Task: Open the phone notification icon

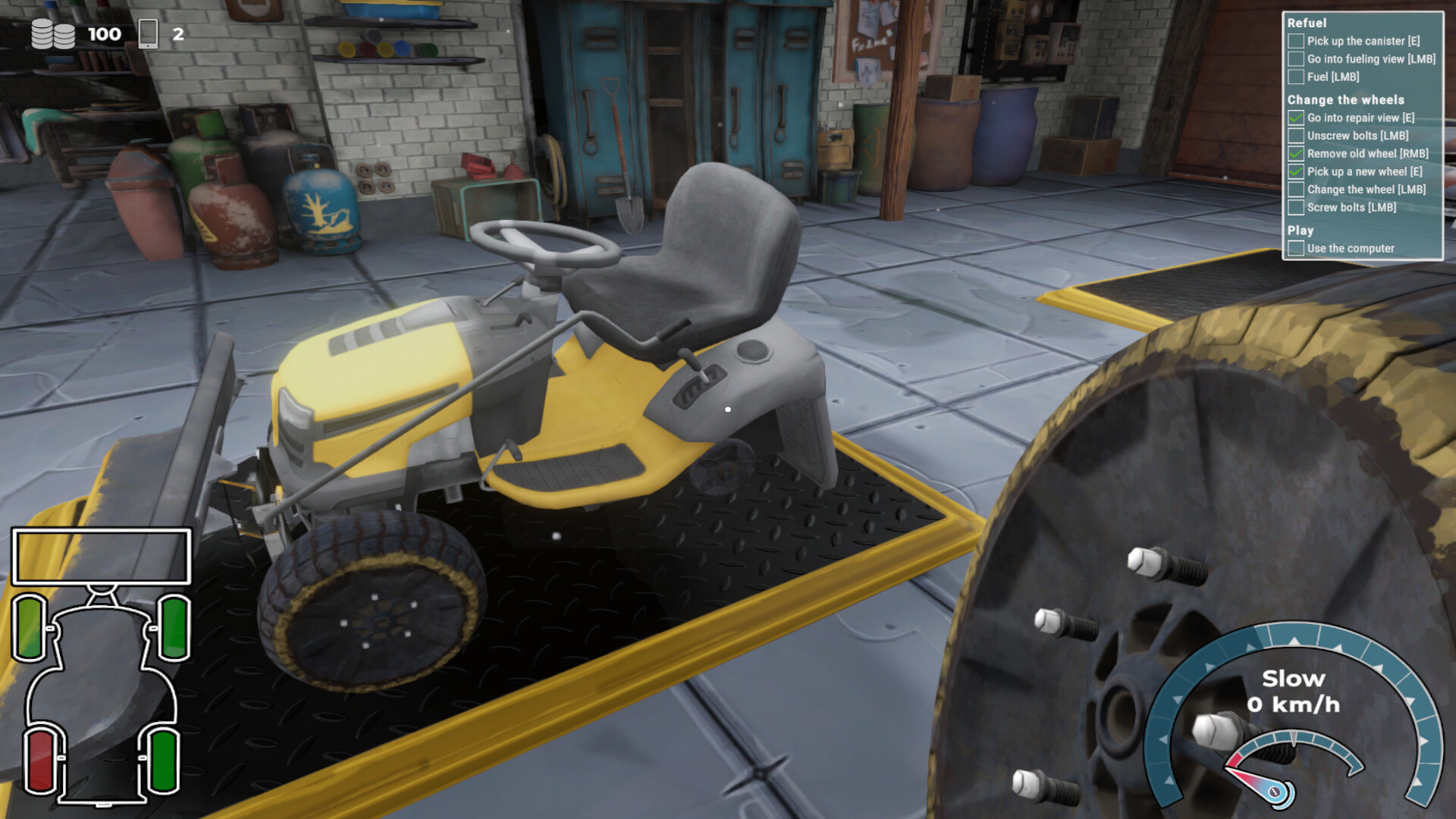Action: click(x=149, y=32)
